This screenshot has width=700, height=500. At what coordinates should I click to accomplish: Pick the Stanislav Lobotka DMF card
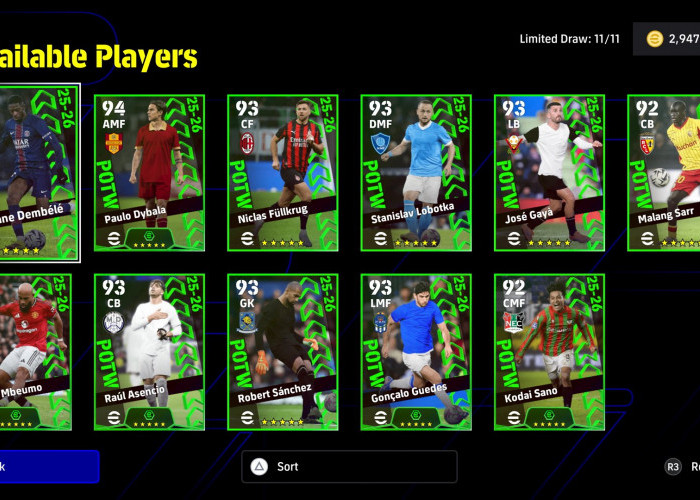point(416,172)
